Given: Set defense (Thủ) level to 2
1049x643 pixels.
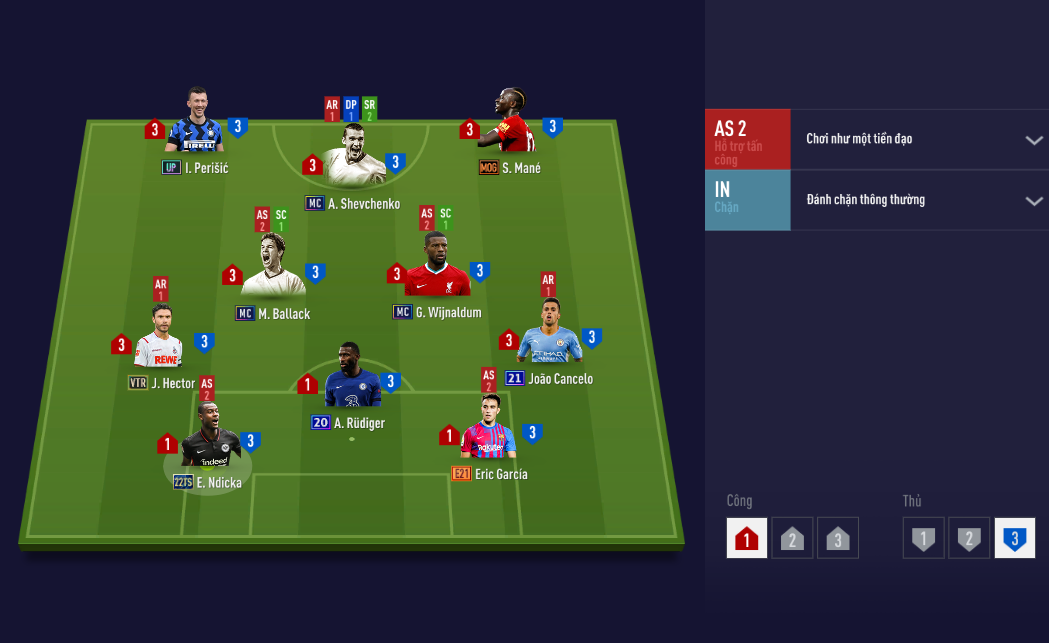Looking at the screenshot, I should [x=968, y=538].
